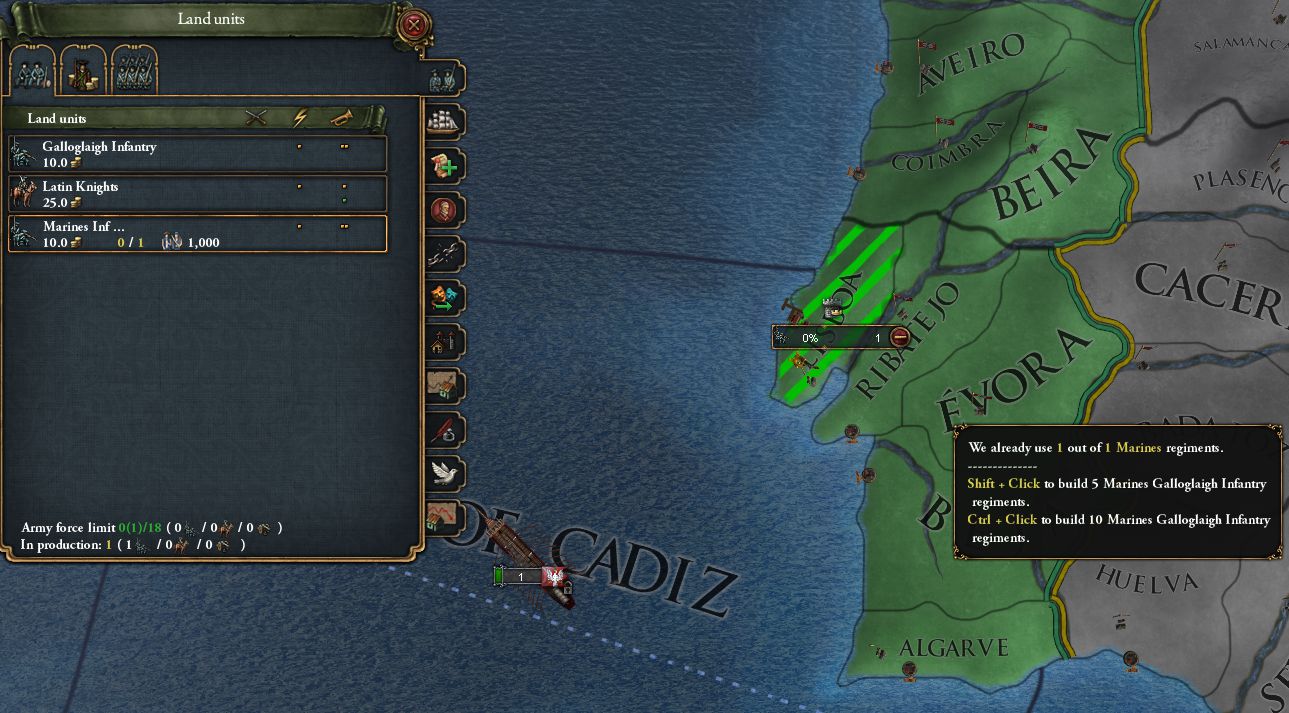
Task: Open the mask with green arrow tab
Action: (x=444, y=298)
